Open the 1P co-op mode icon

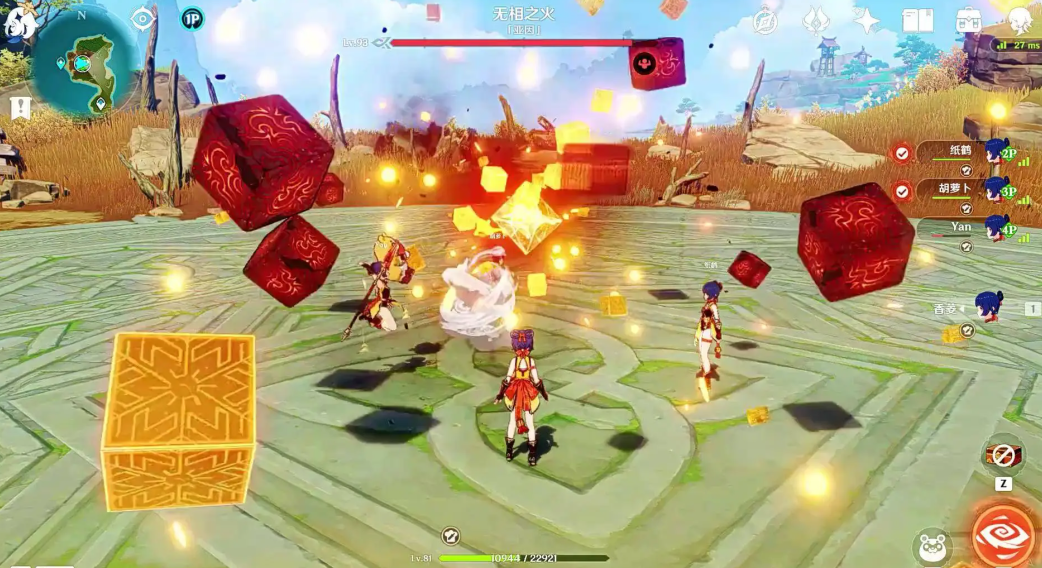[x=192, y=19]
